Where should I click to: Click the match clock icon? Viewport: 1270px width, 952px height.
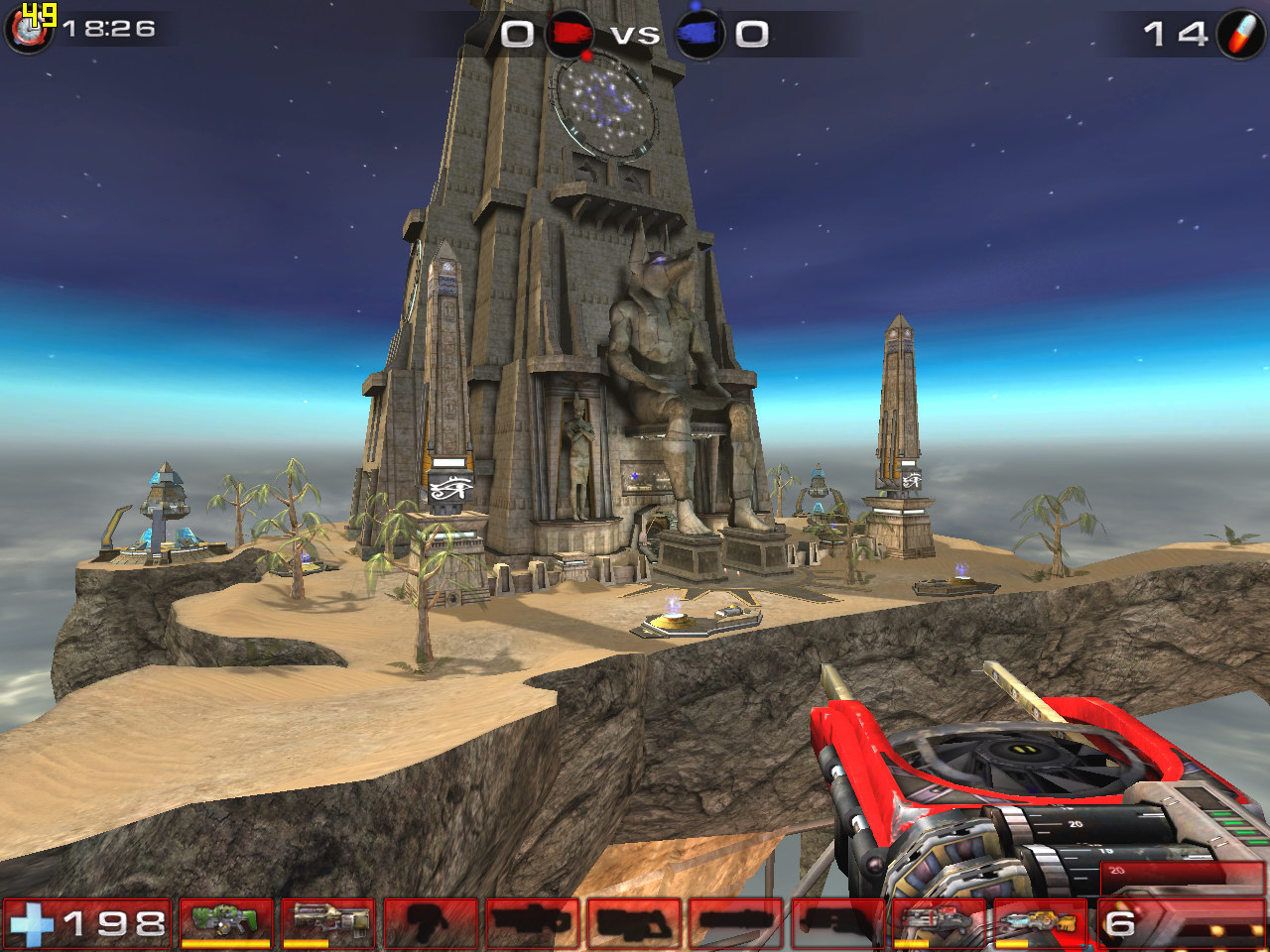tap(30, 30)
